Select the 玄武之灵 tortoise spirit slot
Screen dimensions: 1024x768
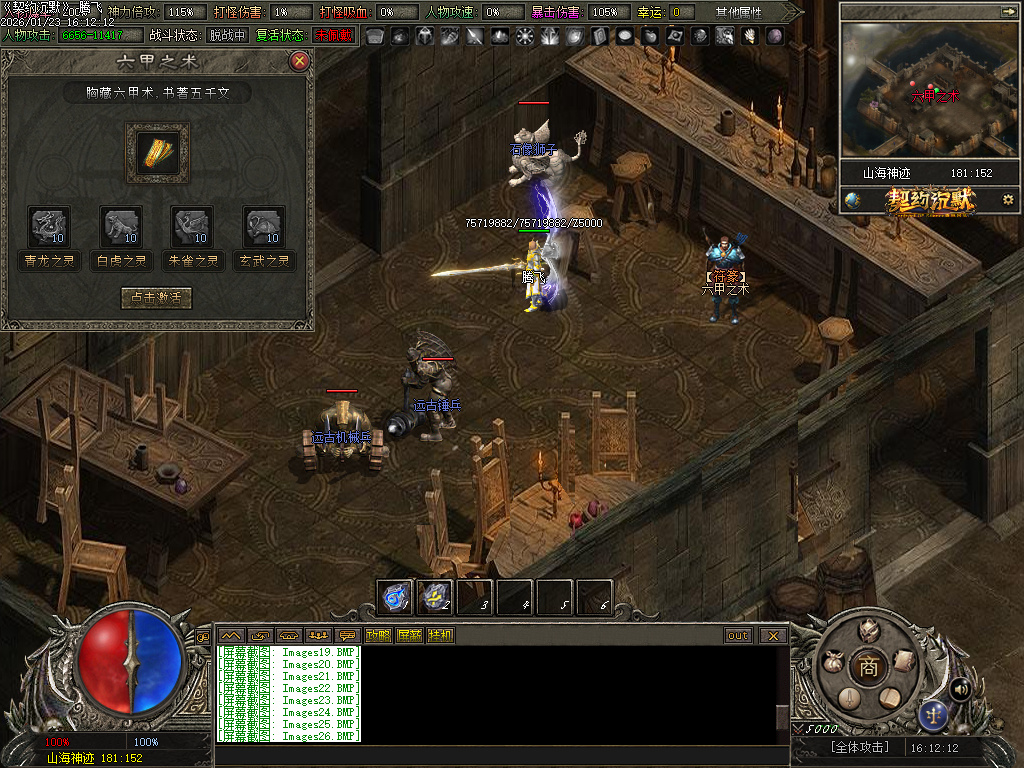click(x=264, y=226)
